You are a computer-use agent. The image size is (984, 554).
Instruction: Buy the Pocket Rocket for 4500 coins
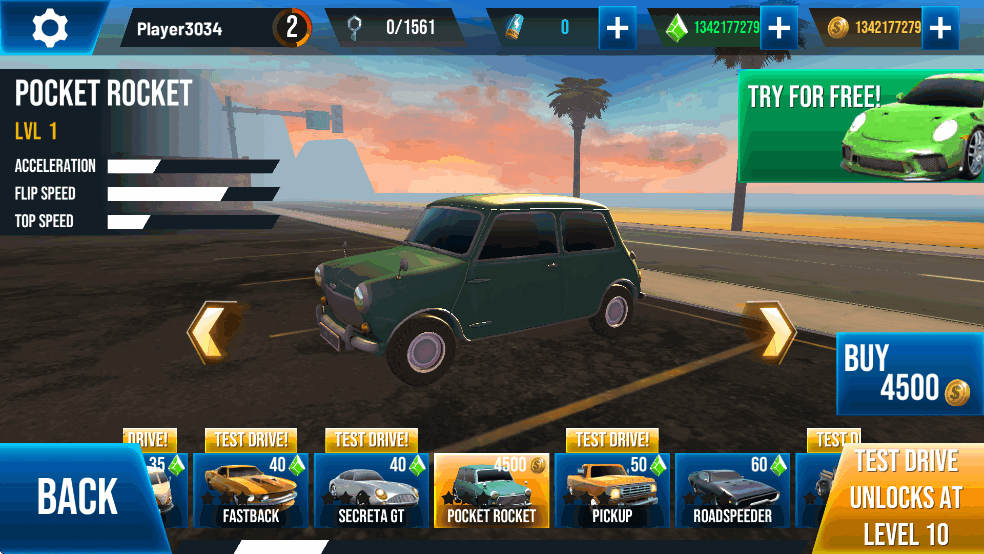909,374
